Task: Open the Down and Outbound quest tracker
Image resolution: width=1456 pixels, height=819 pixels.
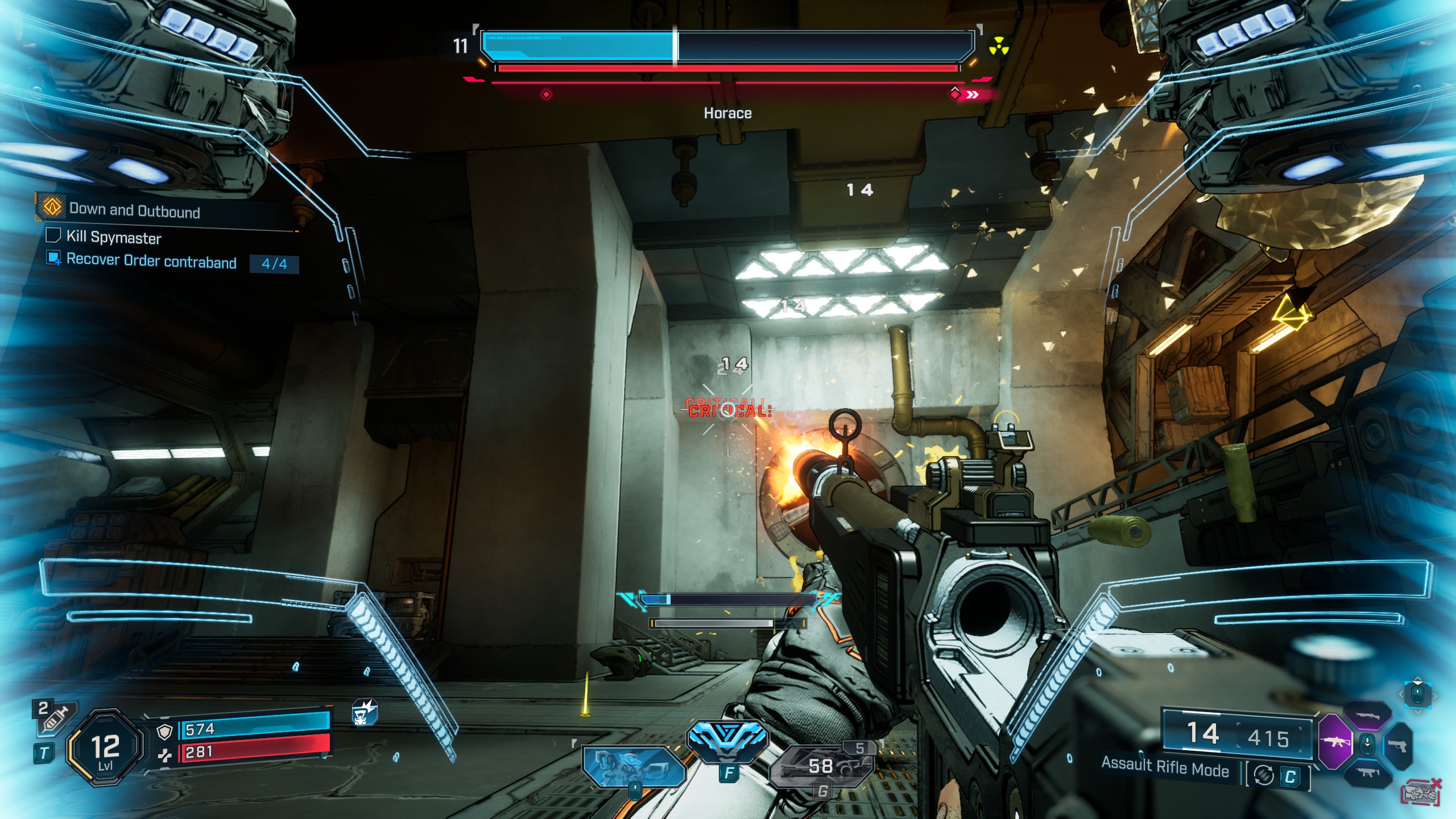Action: click(x=134, y=210)
